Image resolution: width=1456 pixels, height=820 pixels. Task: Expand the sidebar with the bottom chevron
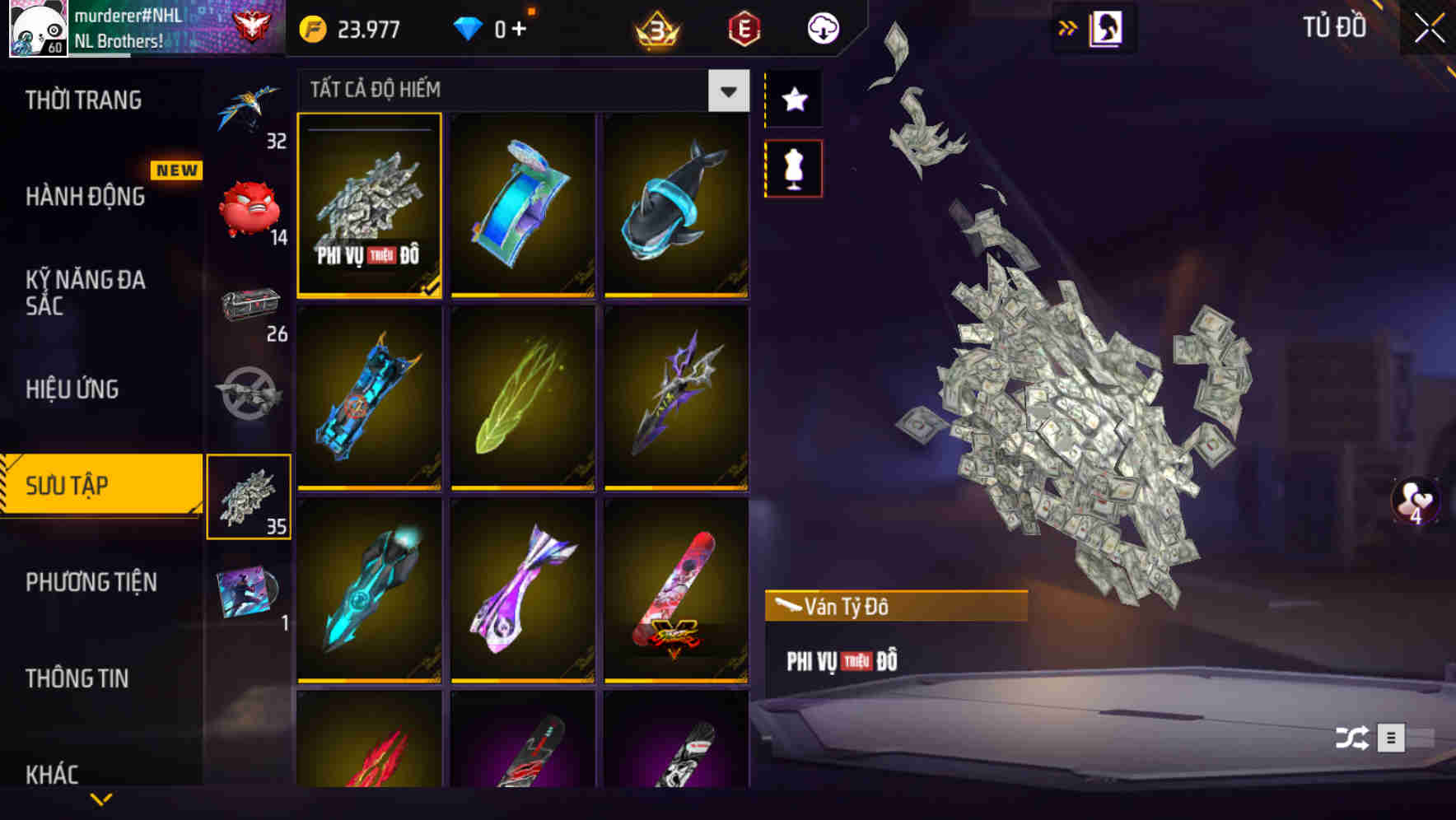(100, 798)
